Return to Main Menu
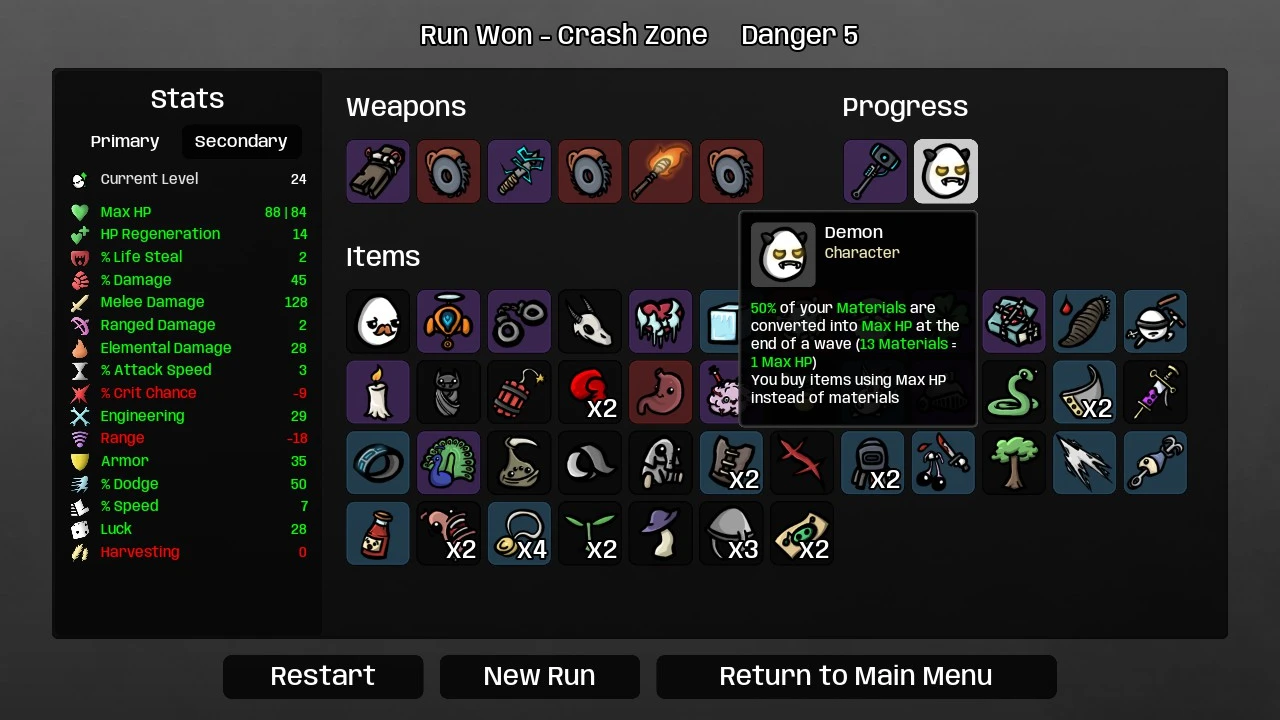1280x720 pixels. point(856,677)
